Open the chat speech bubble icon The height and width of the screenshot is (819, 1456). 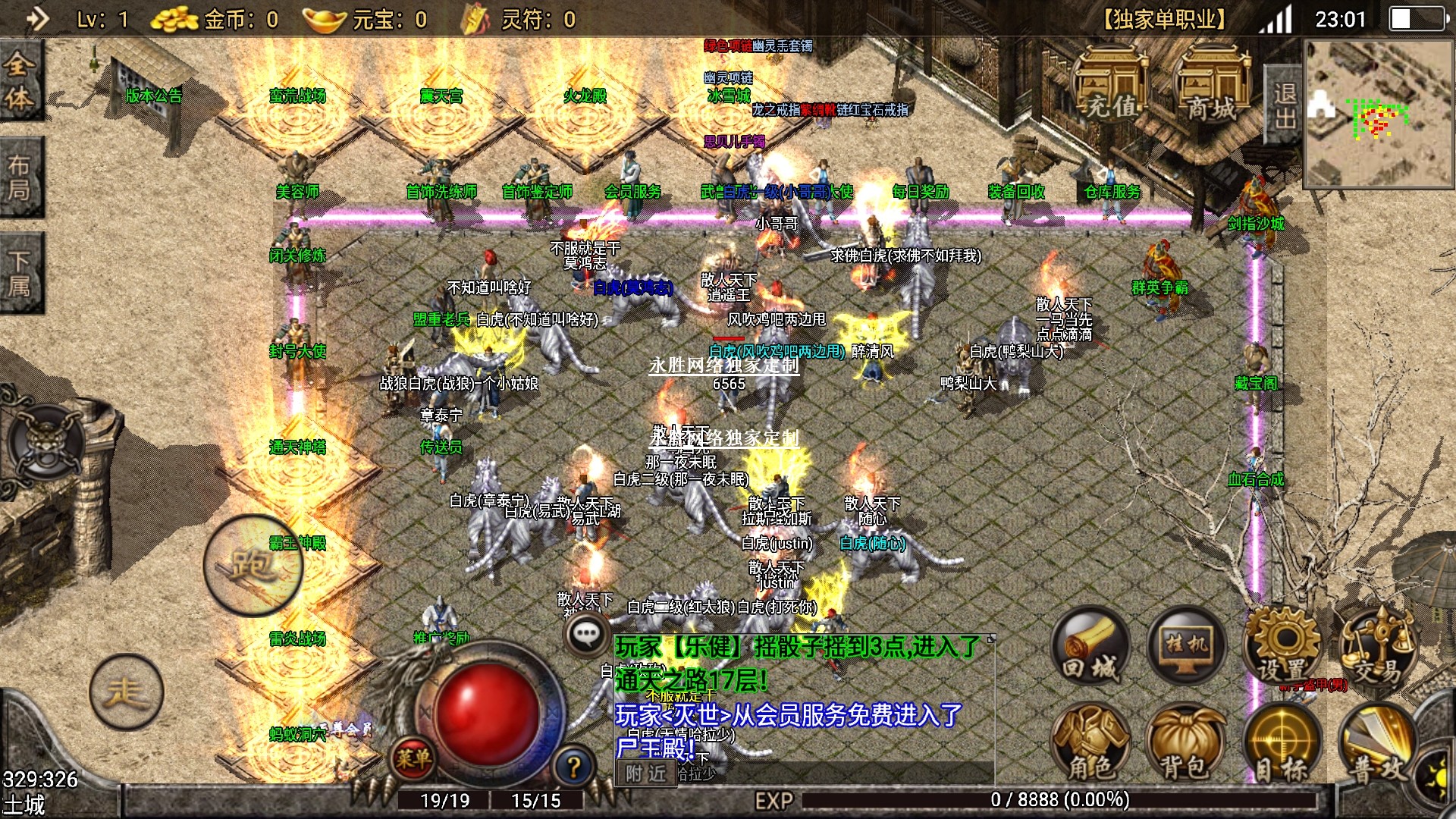[586, 635]
